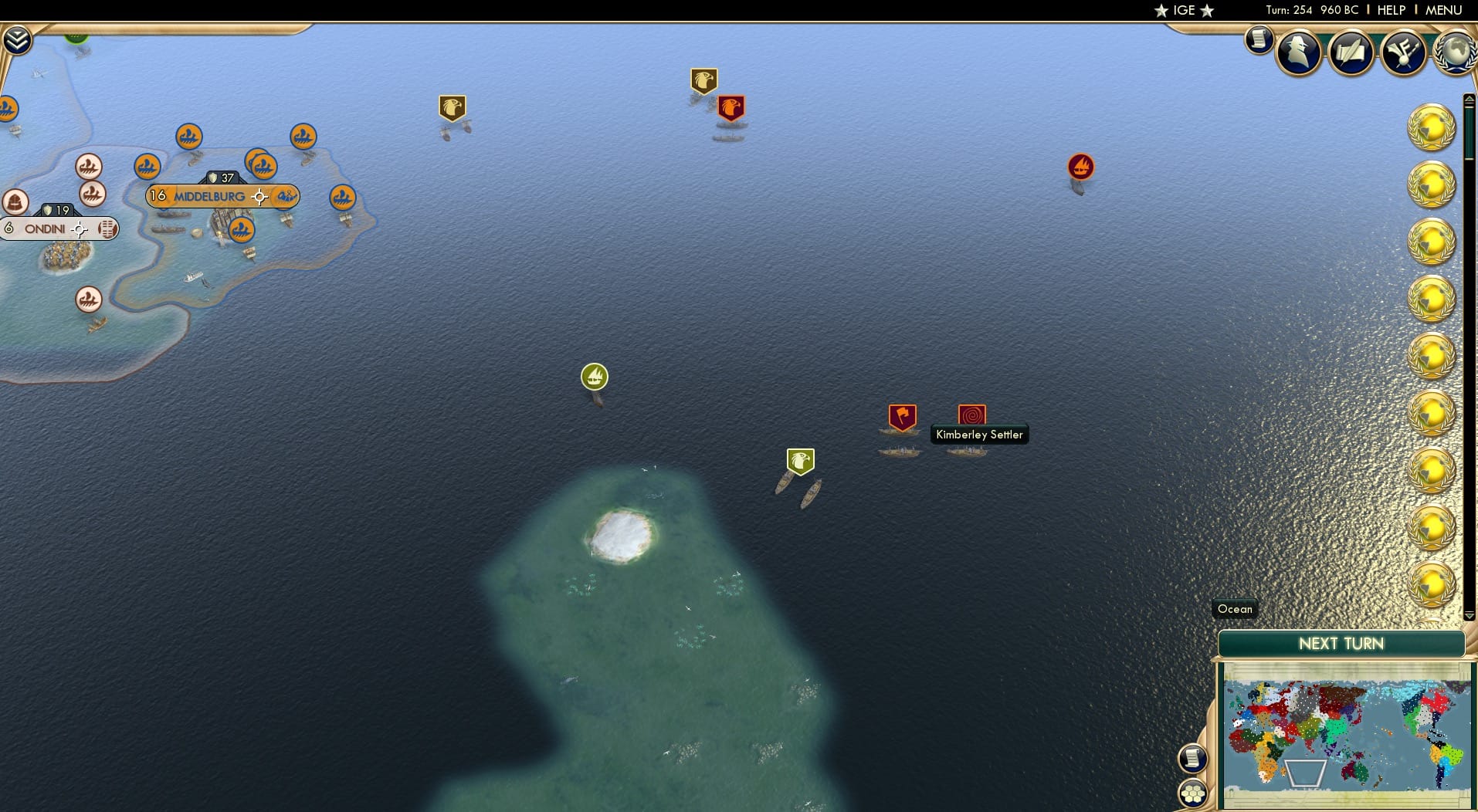Click Ondini's production progress icon
The image size is (1478, 812).
click(x=107, y=229)
